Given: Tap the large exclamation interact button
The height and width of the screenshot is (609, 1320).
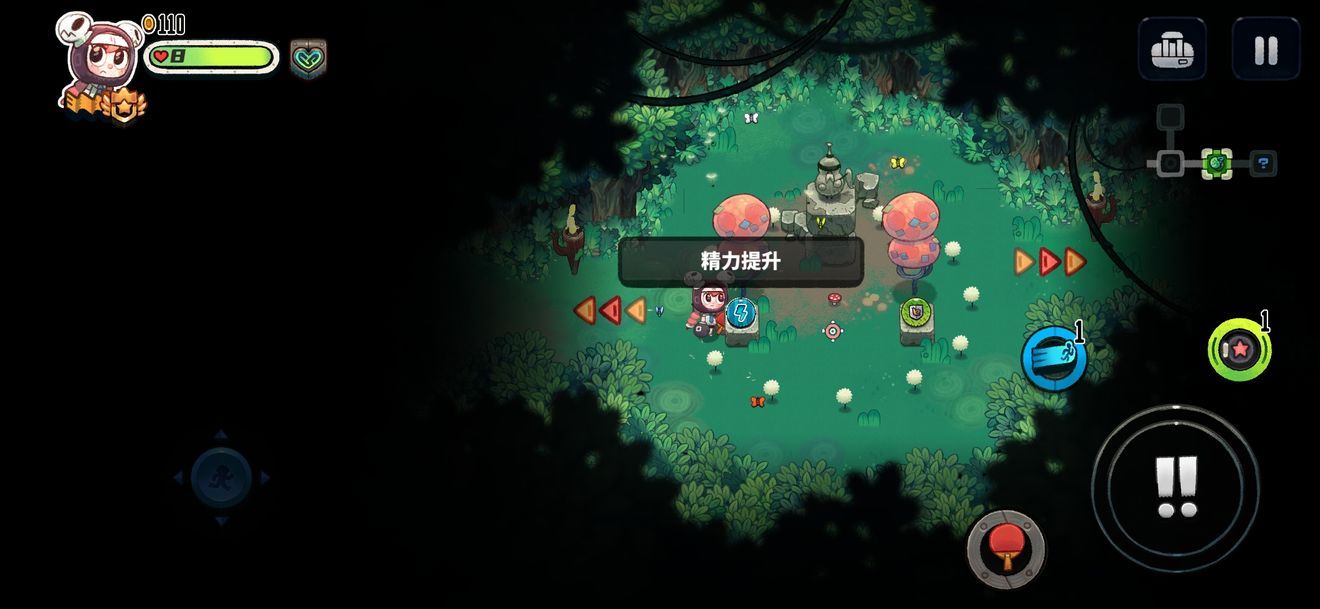Looking at the screenshot, I should 1175,488.
